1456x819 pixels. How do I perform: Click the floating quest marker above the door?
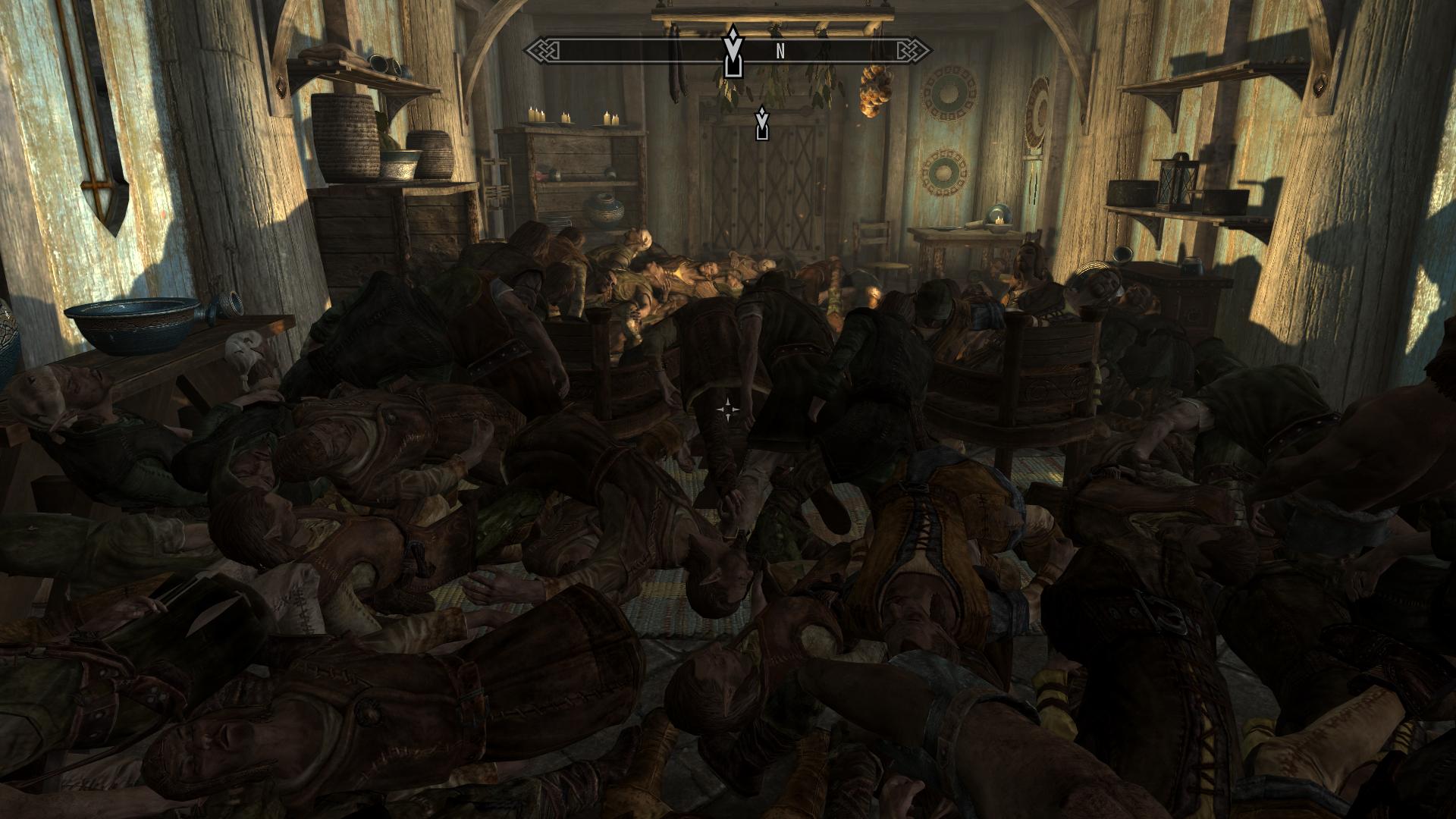click(762, 124)
